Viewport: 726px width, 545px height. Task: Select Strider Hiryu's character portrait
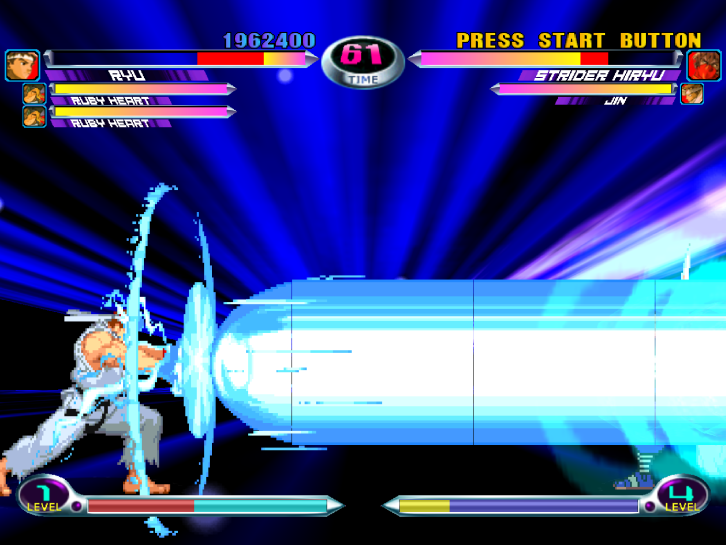pos(704,65)
